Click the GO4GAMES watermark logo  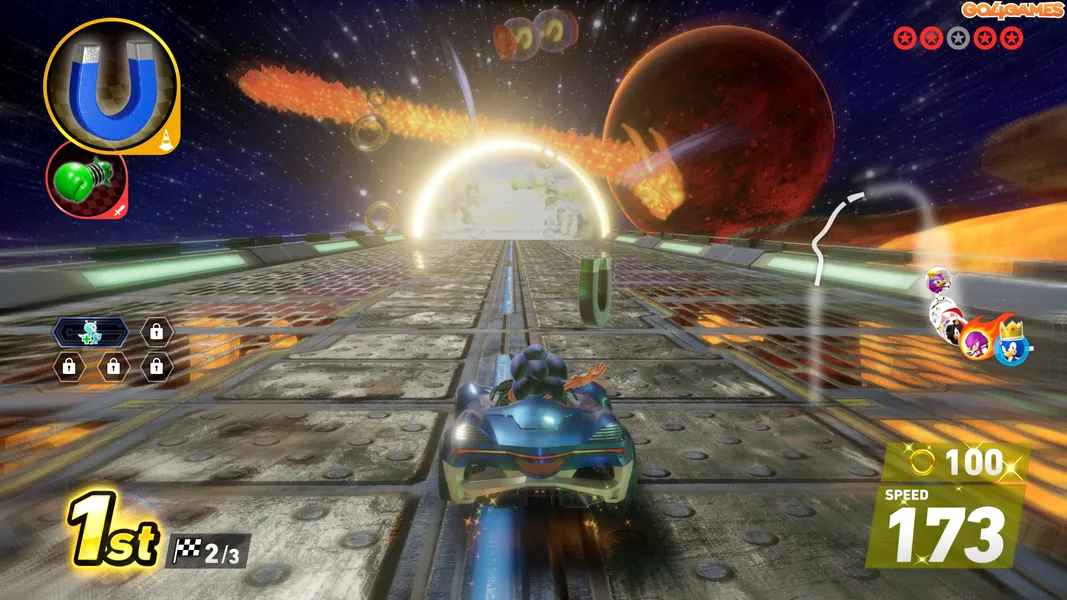point(1012,10)
